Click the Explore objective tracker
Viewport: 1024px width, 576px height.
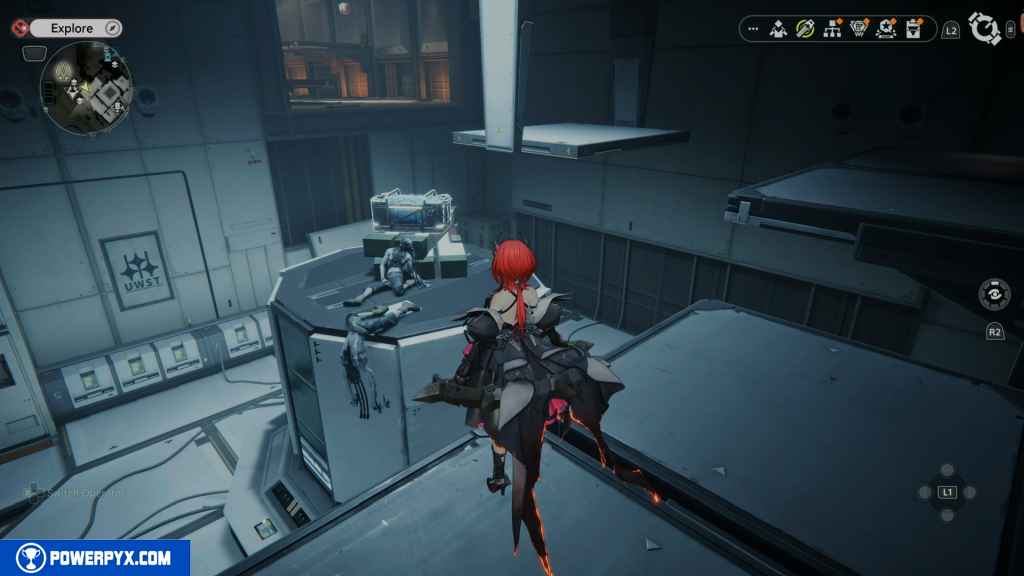[71, 29]
